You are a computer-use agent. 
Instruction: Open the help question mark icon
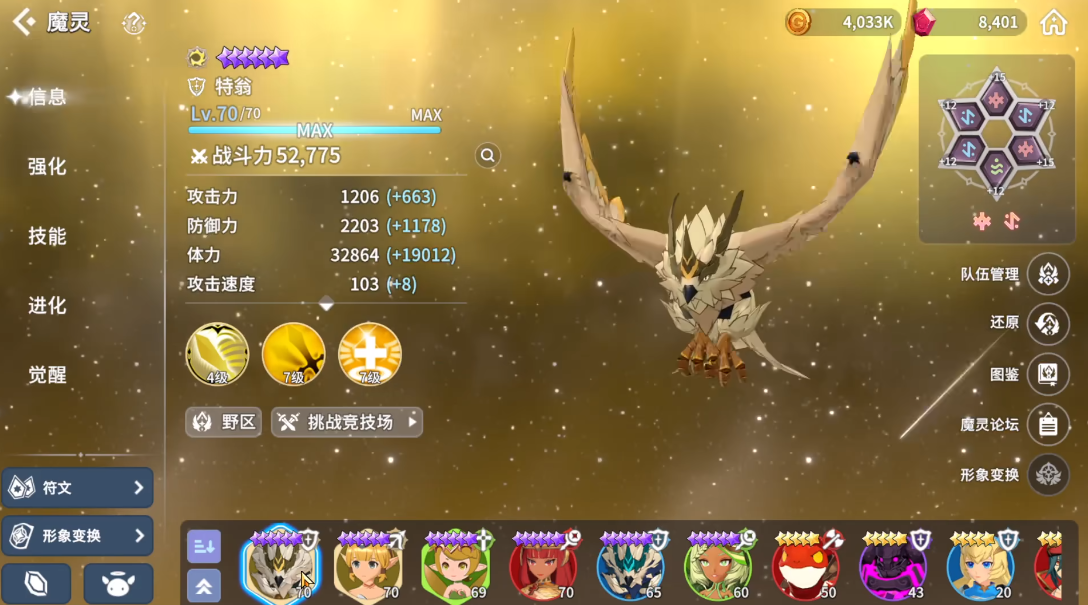(134, 24)
